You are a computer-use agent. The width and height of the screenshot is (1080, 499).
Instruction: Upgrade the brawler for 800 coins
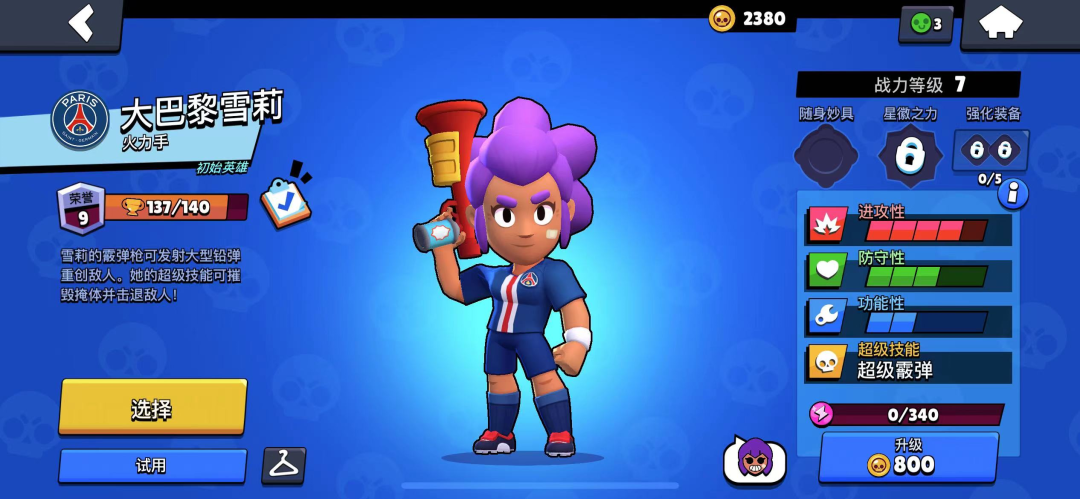tap(909, 457)
